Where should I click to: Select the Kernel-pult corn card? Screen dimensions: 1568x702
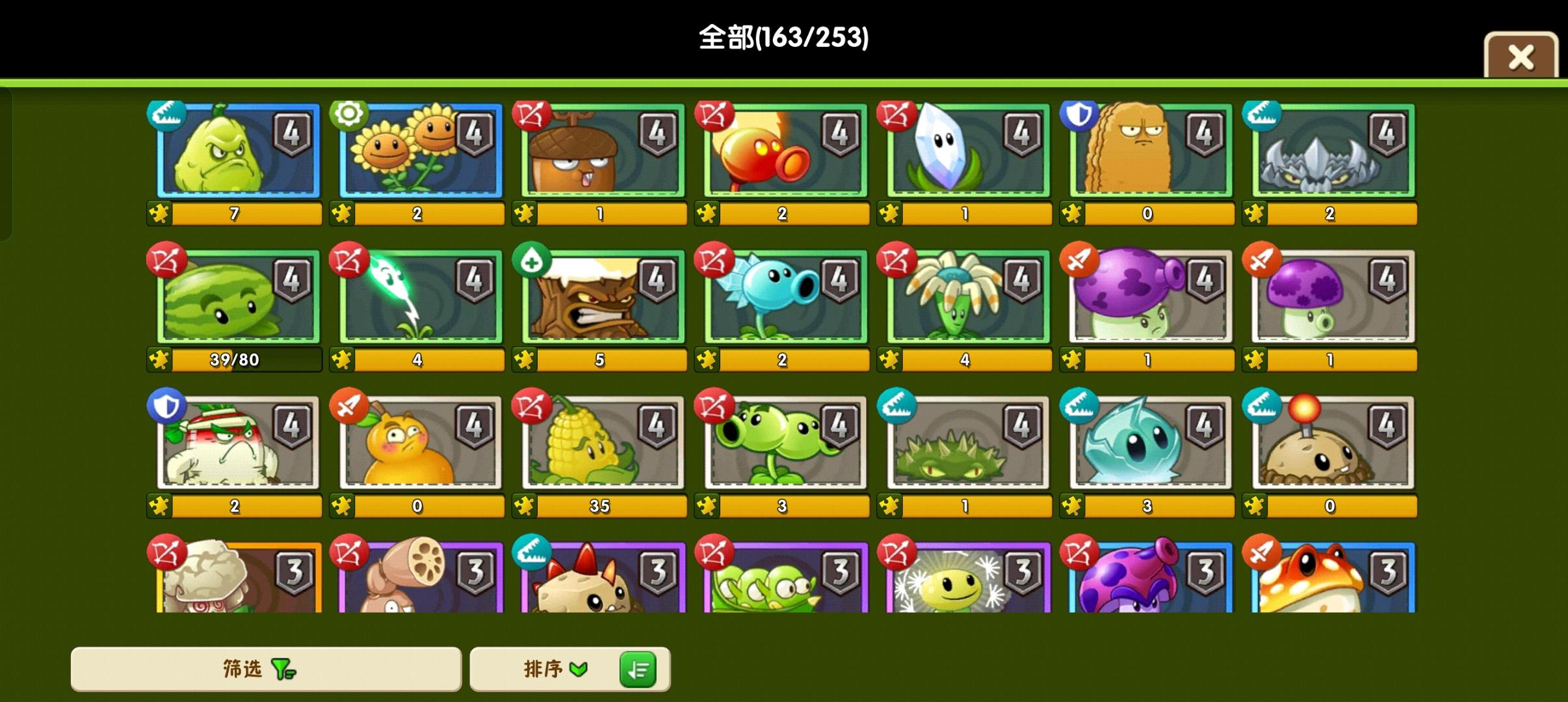tap(599, 442)
